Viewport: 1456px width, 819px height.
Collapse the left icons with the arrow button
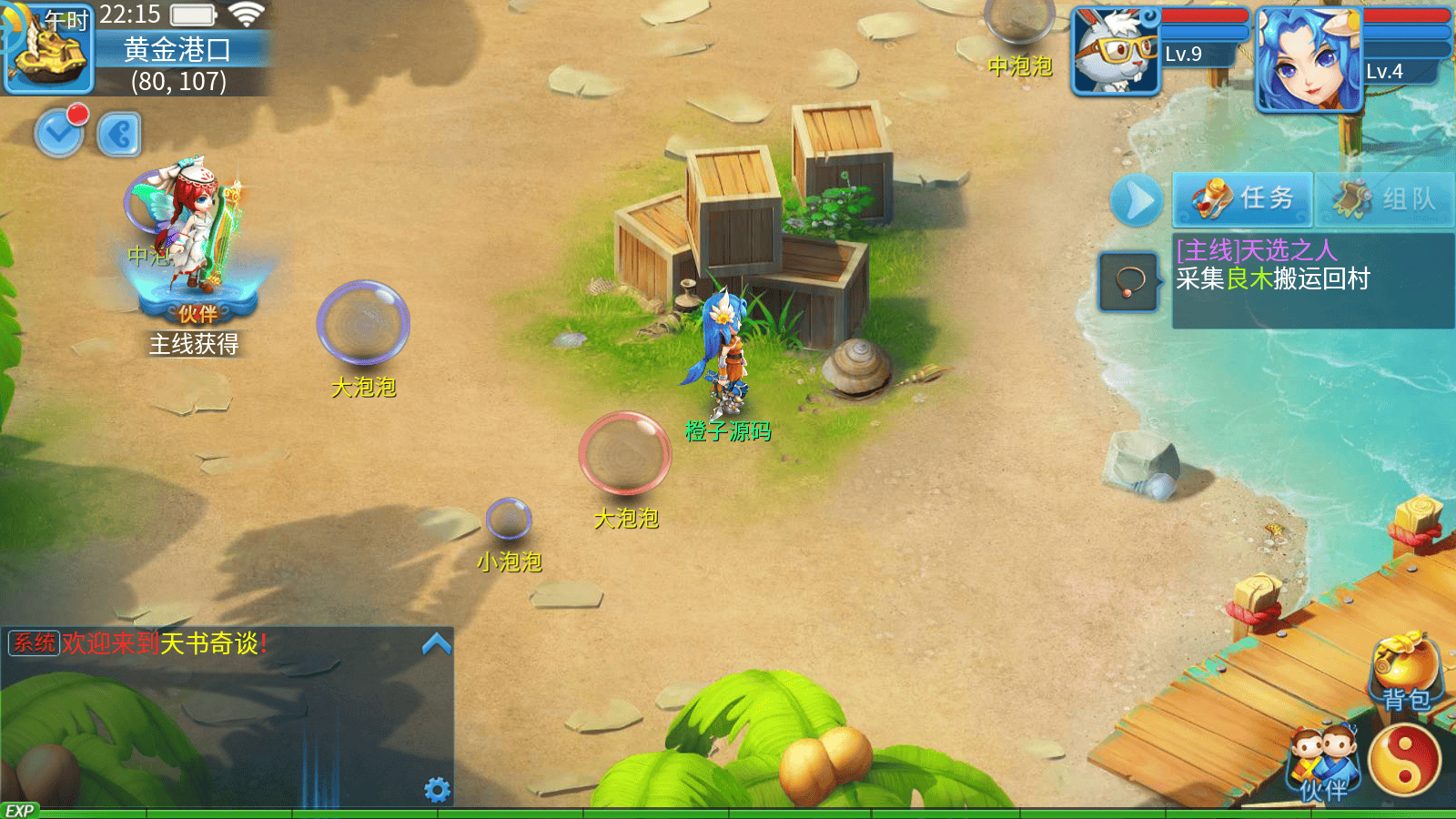(x=119, y=136)
